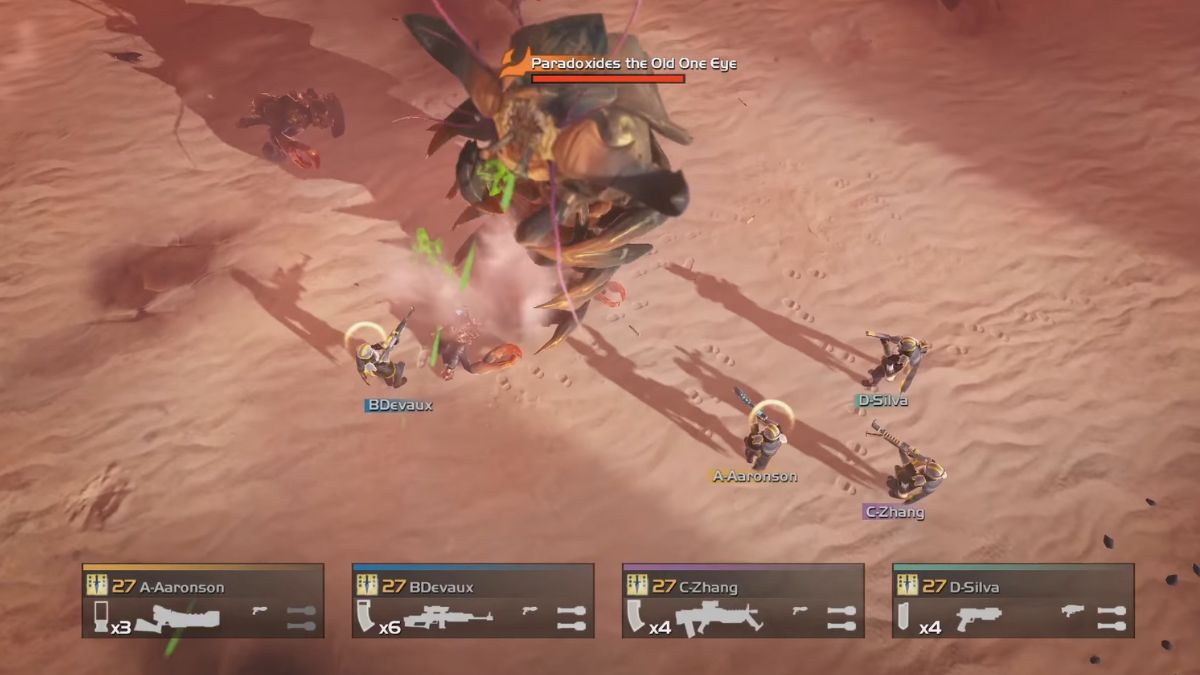Choose A-Aaronson's grenade icons

click(x=301, y=618)
